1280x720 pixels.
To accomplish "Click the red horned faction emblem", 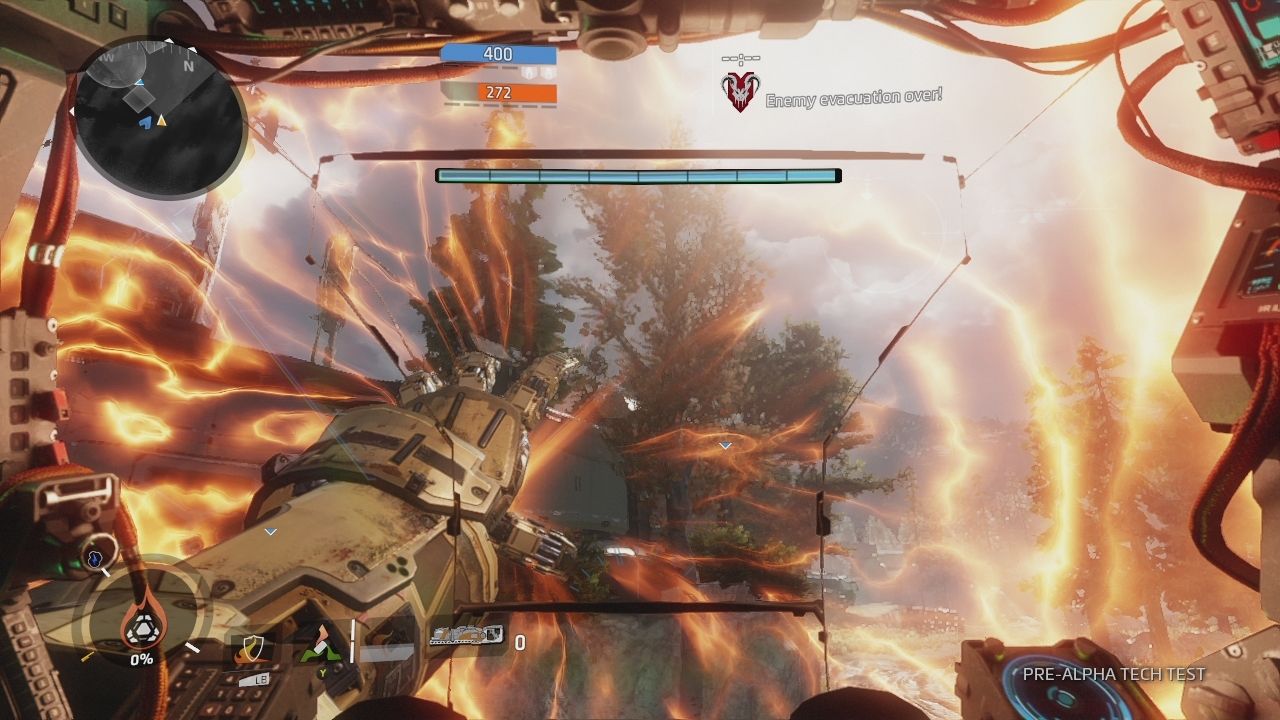I will [x=741, y=90].
